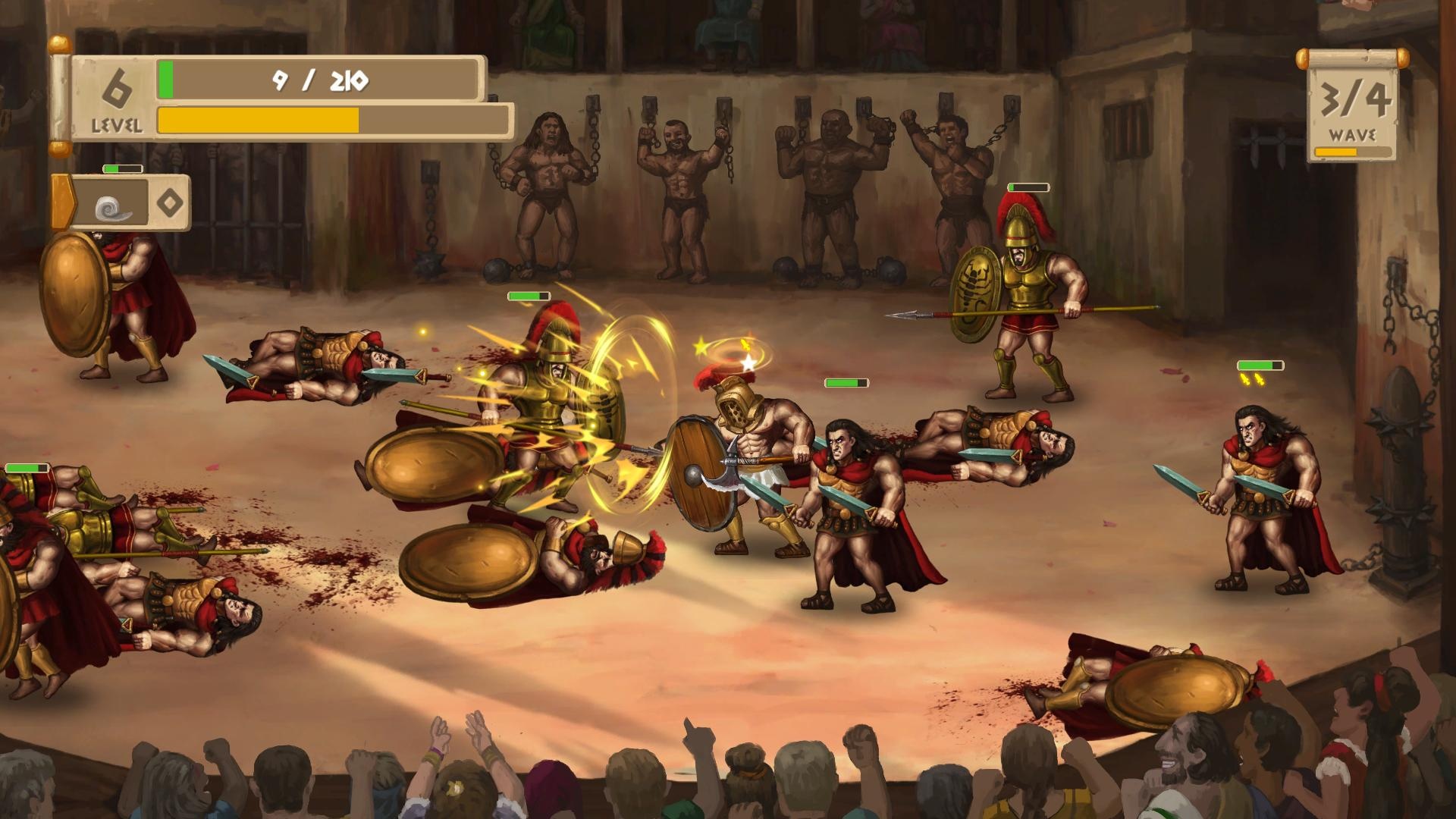Click the orange arrow tab on the ability panel

[x=62, y=202]
